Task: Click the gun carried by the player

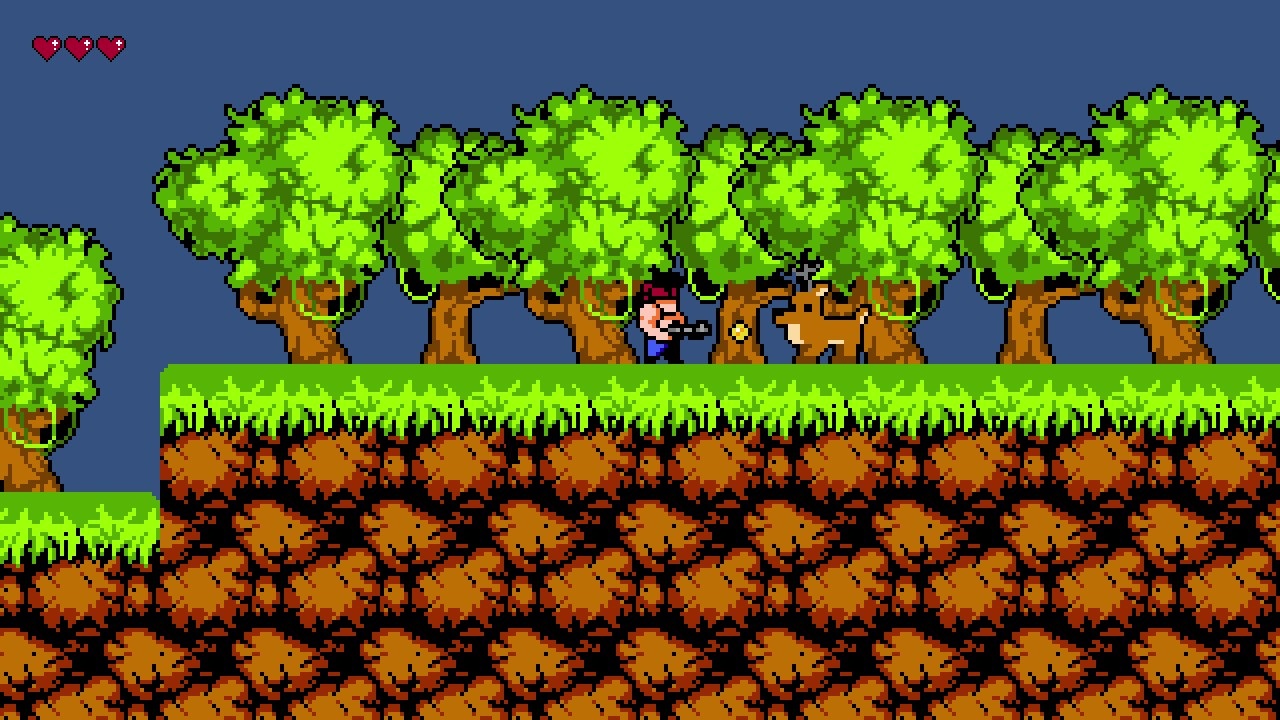Action: (690, 327)
